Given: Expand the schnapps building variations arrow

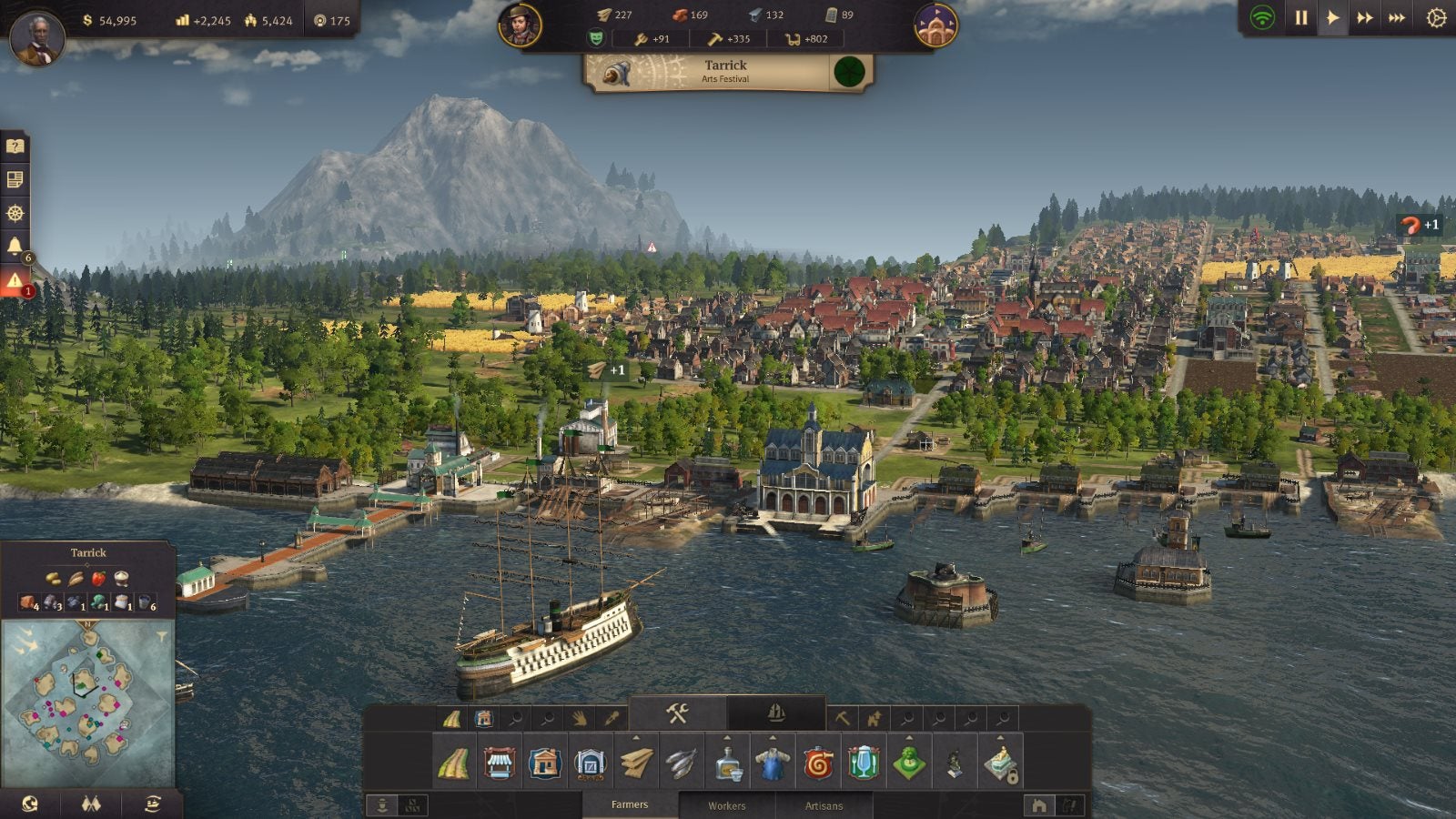Looking at the screenshot, I should [726, 737].
